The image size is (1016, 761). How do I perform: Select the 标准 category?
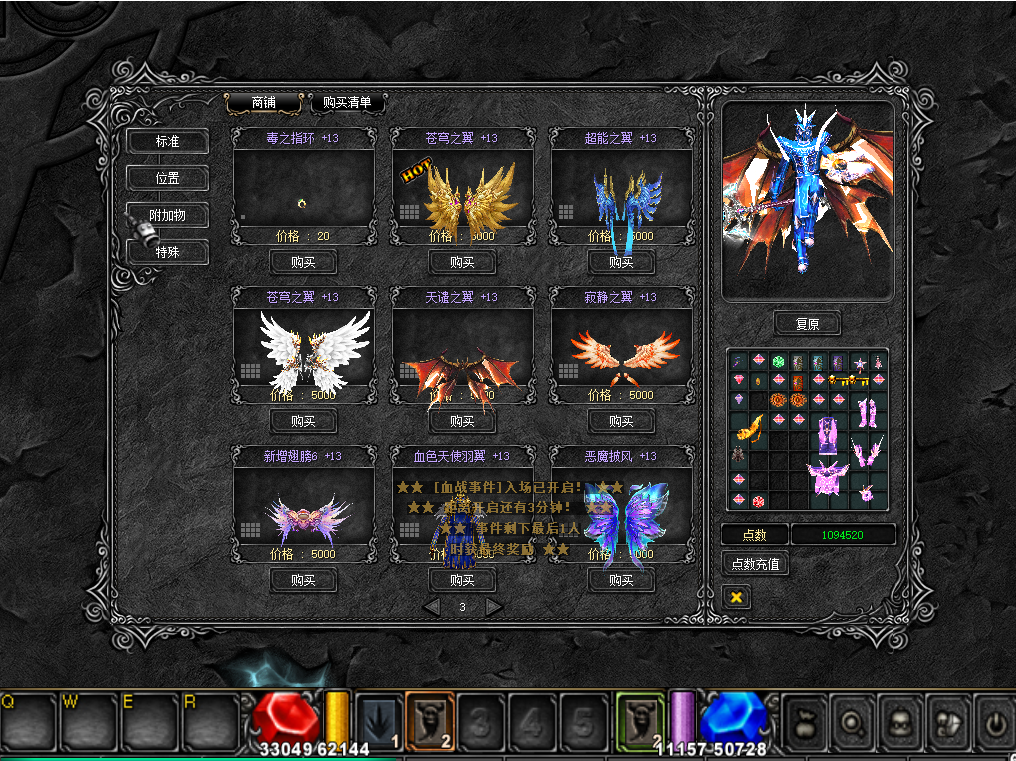tap(167, 141)
